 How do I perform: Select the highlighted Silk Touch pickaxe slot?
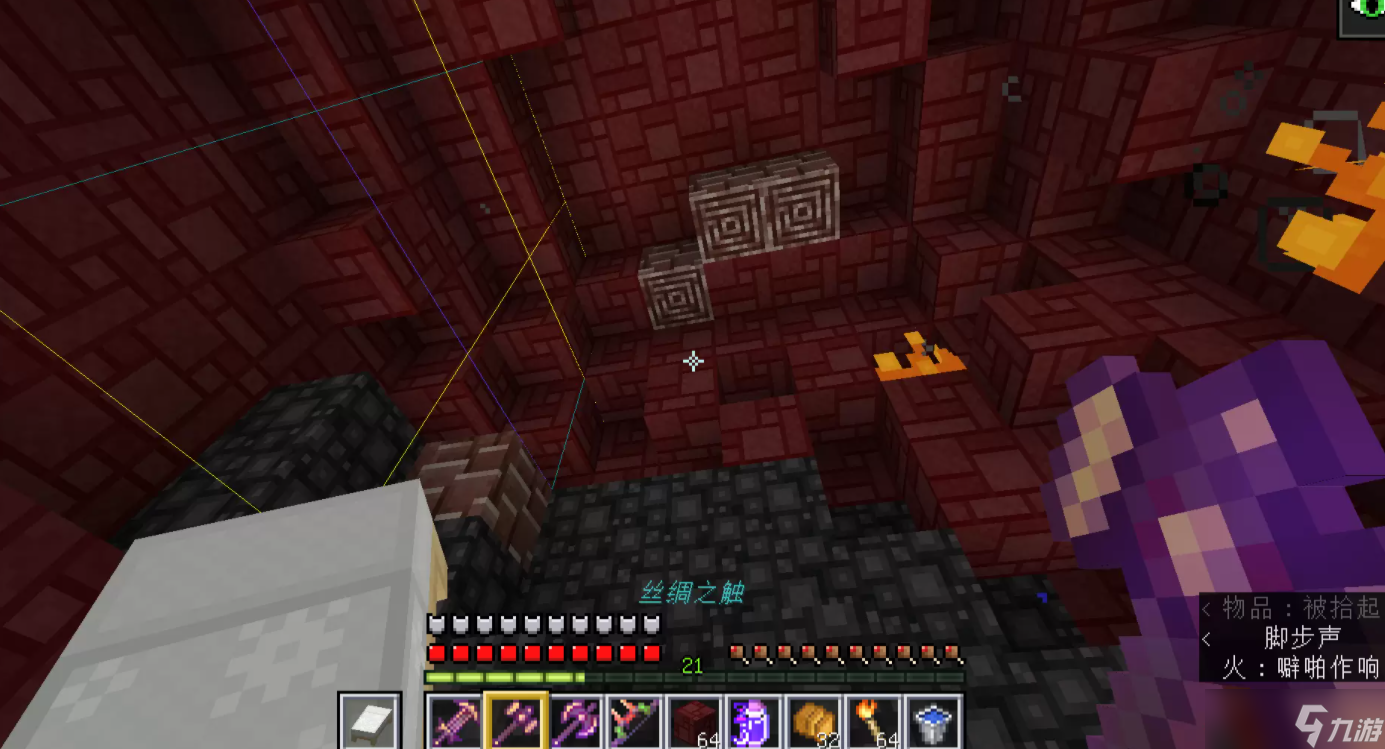click(515, 720)
